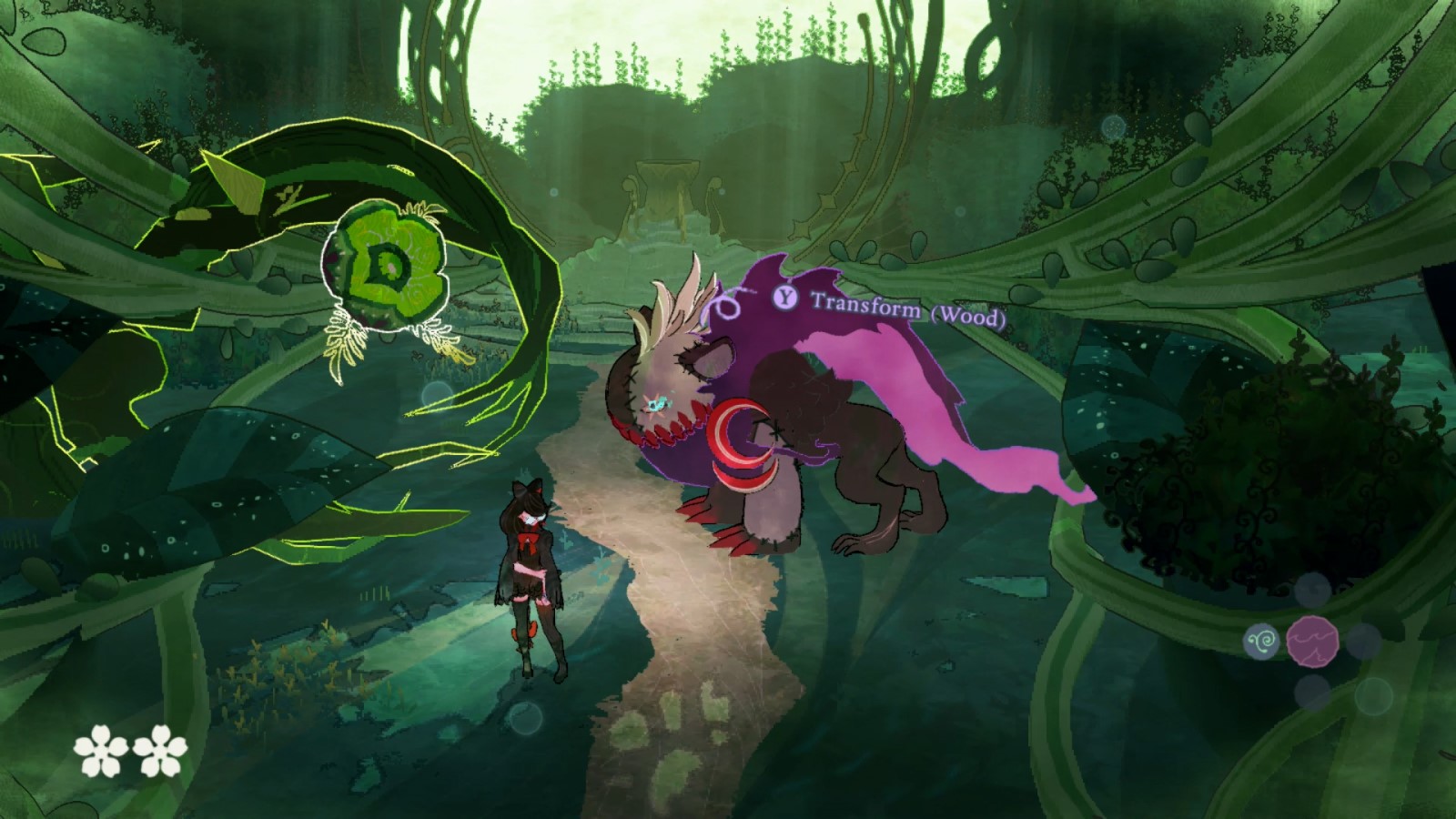Select the green swirl ability icon
Viewport: 1456px width, 819px height.
point(1261,642)
